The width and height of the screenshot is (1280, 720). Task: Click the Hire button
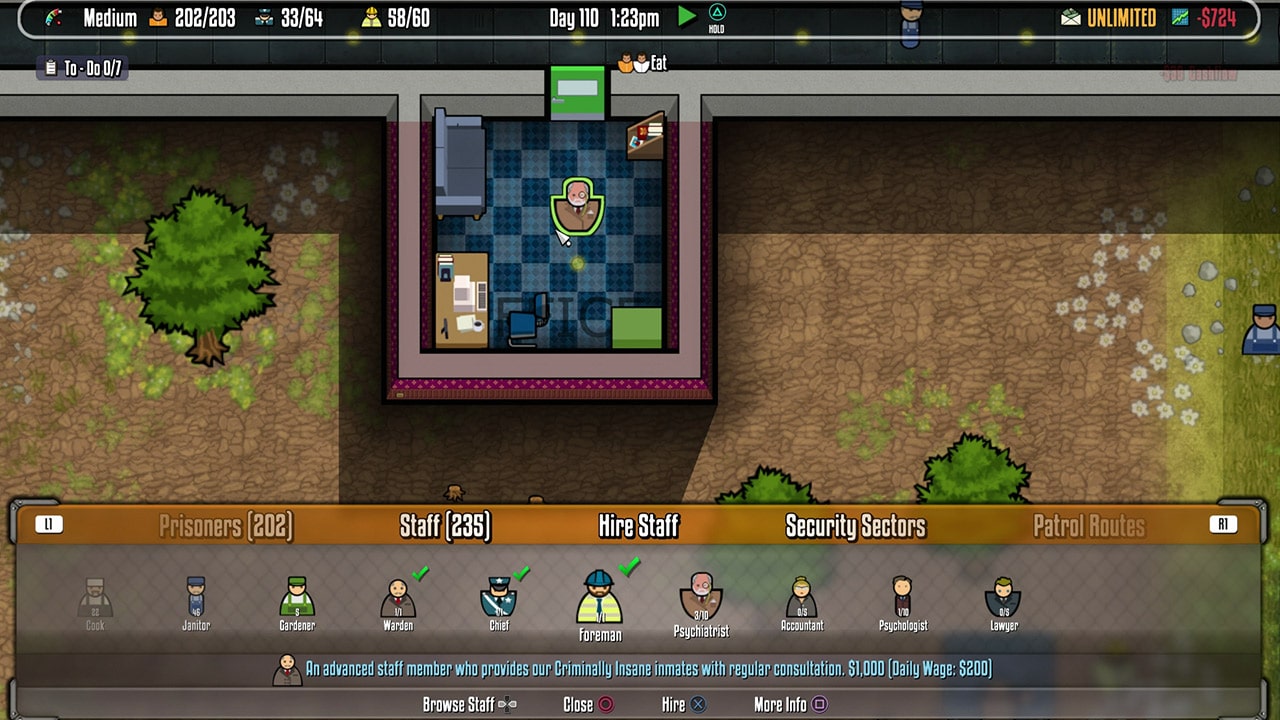tap(683, 704)
